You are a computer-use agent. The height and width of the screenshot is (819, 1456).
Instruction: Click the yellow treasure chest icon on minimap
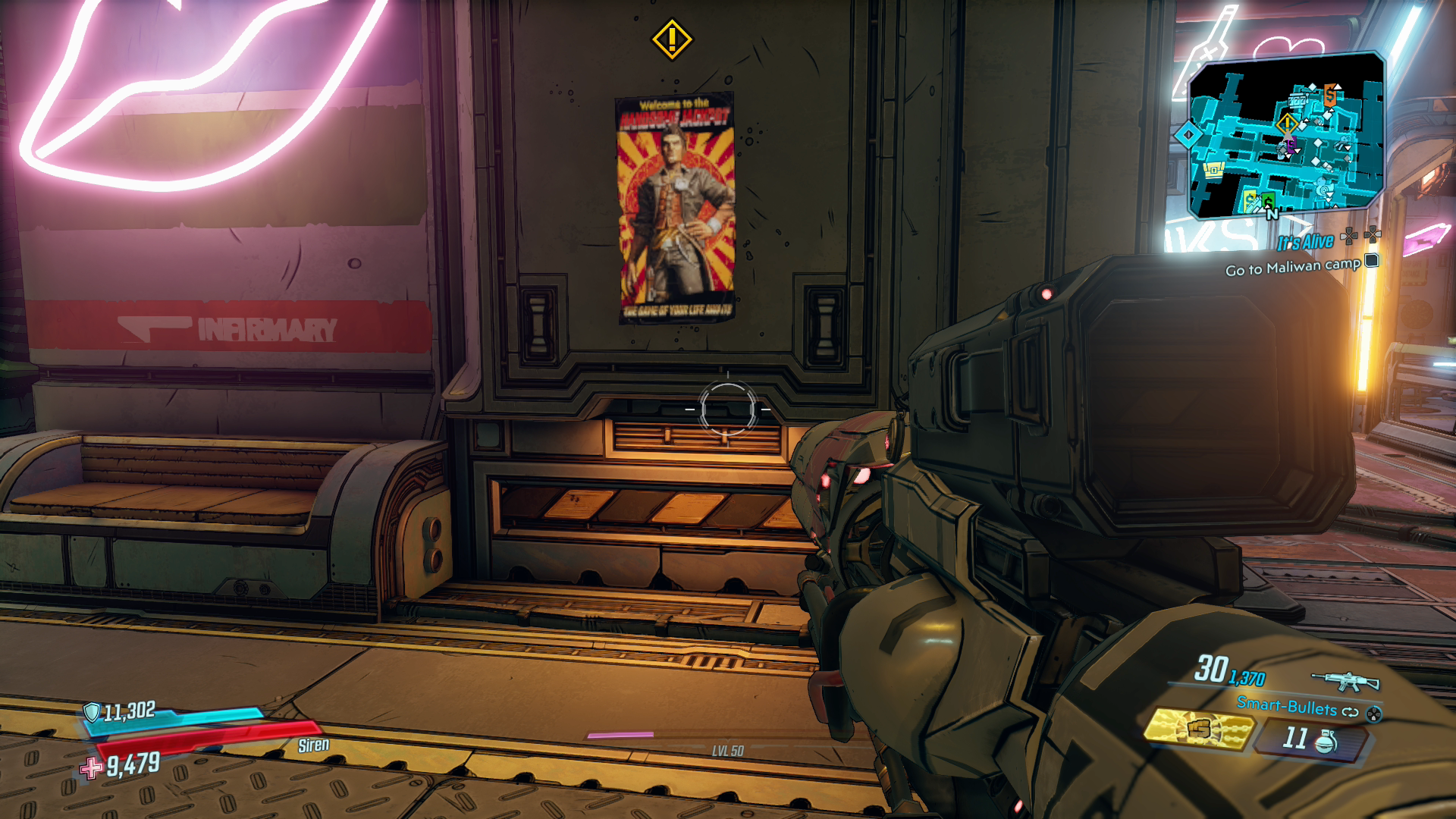click(x=1213, y=168)
